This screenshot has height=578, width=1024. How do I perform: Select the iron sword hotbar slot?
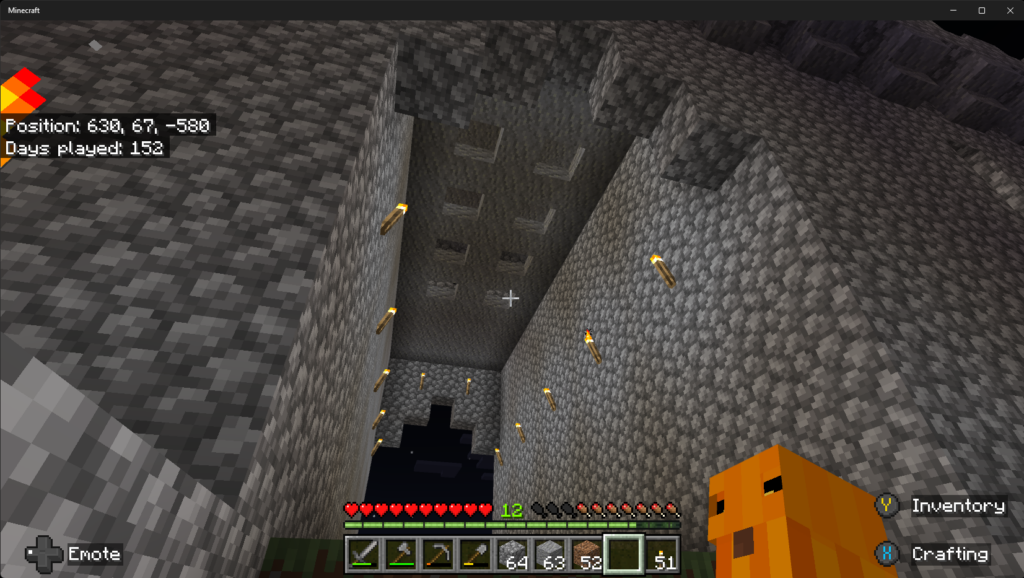coord(364,553)
